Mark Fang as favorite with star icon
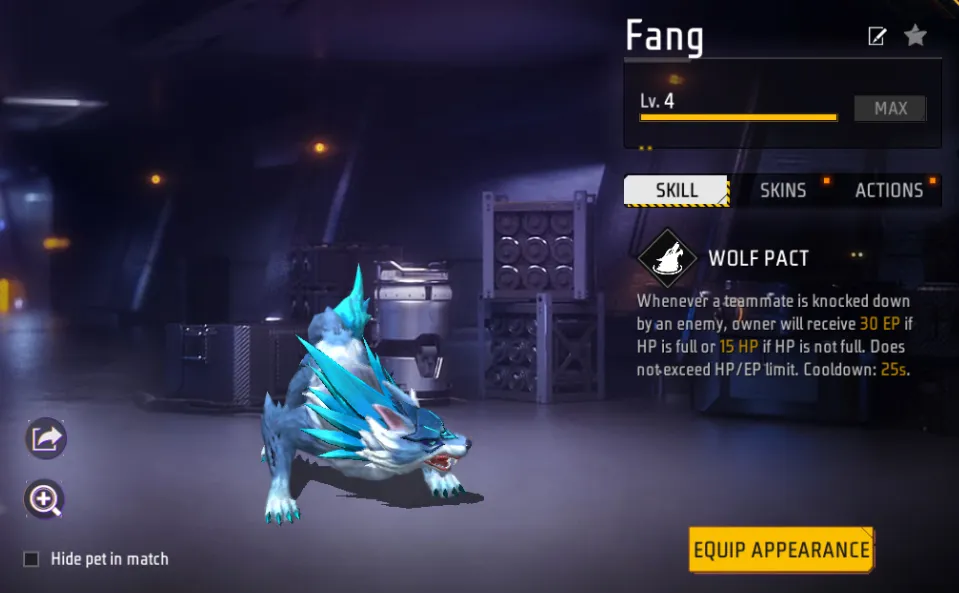Viewport: 959px width, 593px height. pyautogui.click(x=915, y=36)
